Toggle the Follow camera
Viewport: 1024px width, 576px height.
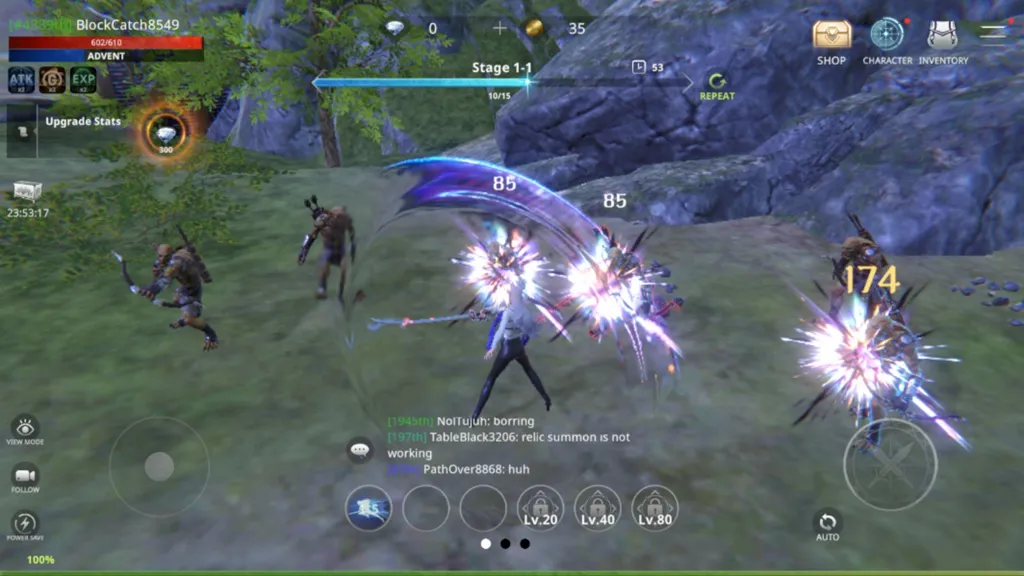click(x=25, y=476)
